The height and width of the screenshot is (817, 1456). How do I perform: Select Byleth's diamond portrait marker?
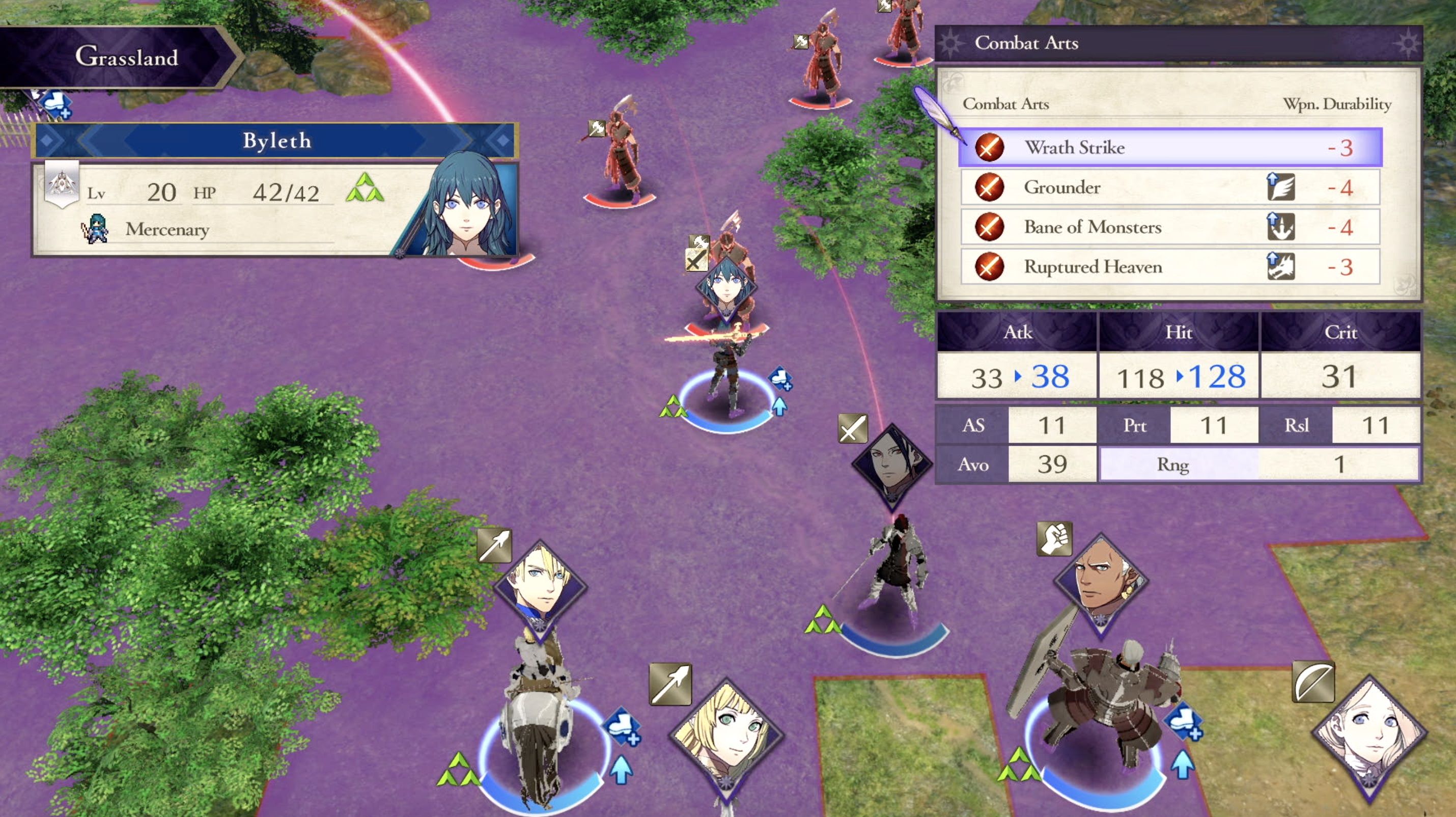tap(726, 287)
